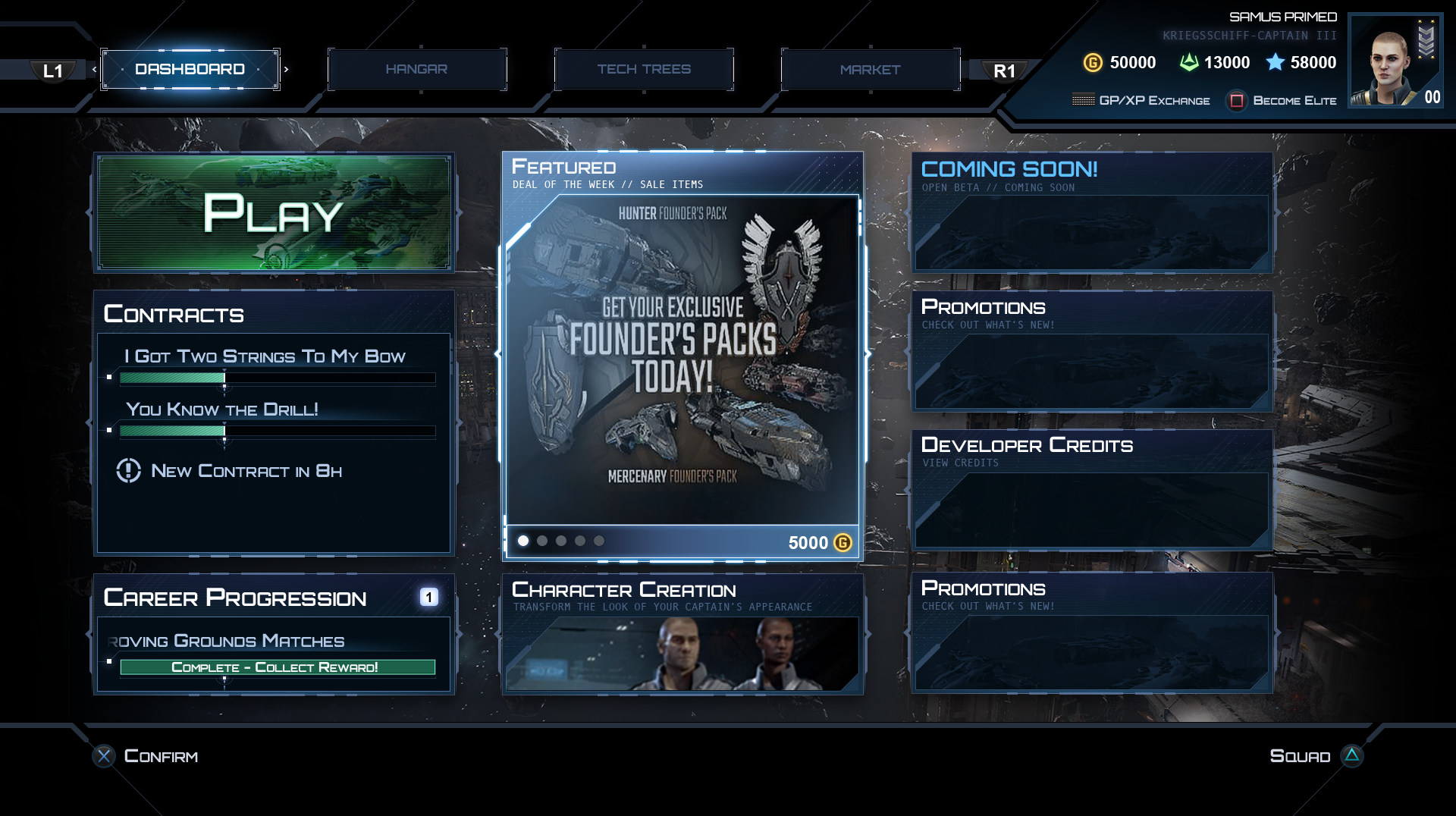Open the I Got Two Strings To My Bow contract

265,356
